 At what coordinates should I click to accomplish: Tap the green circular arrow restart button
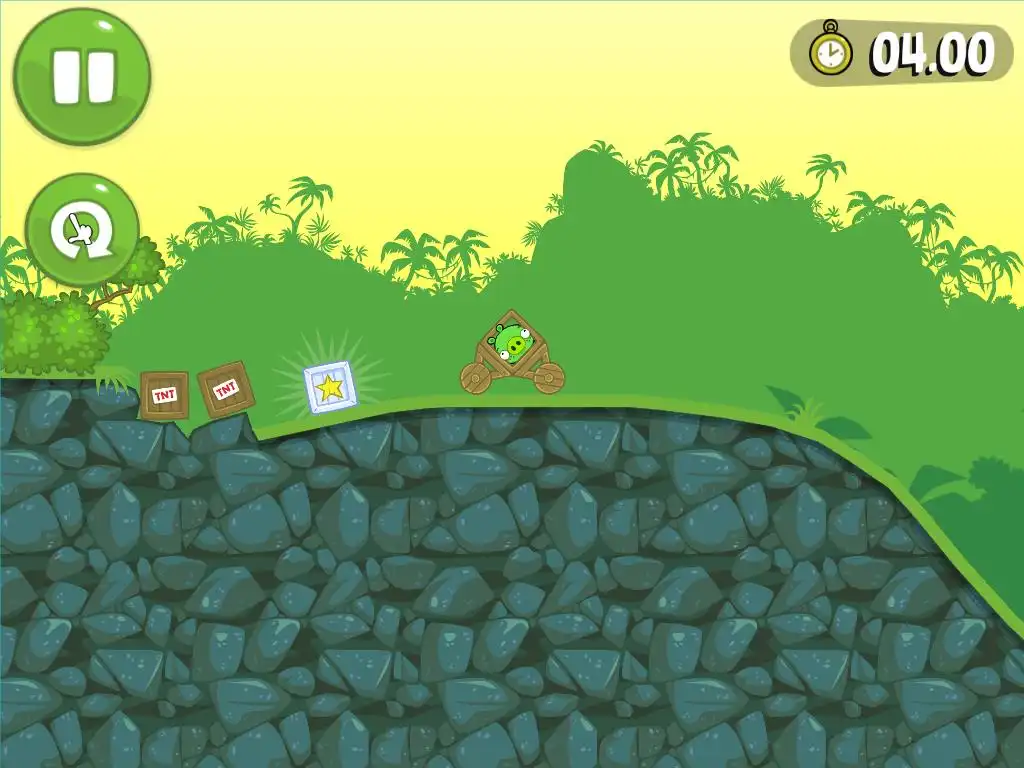[x=82, y=232]
